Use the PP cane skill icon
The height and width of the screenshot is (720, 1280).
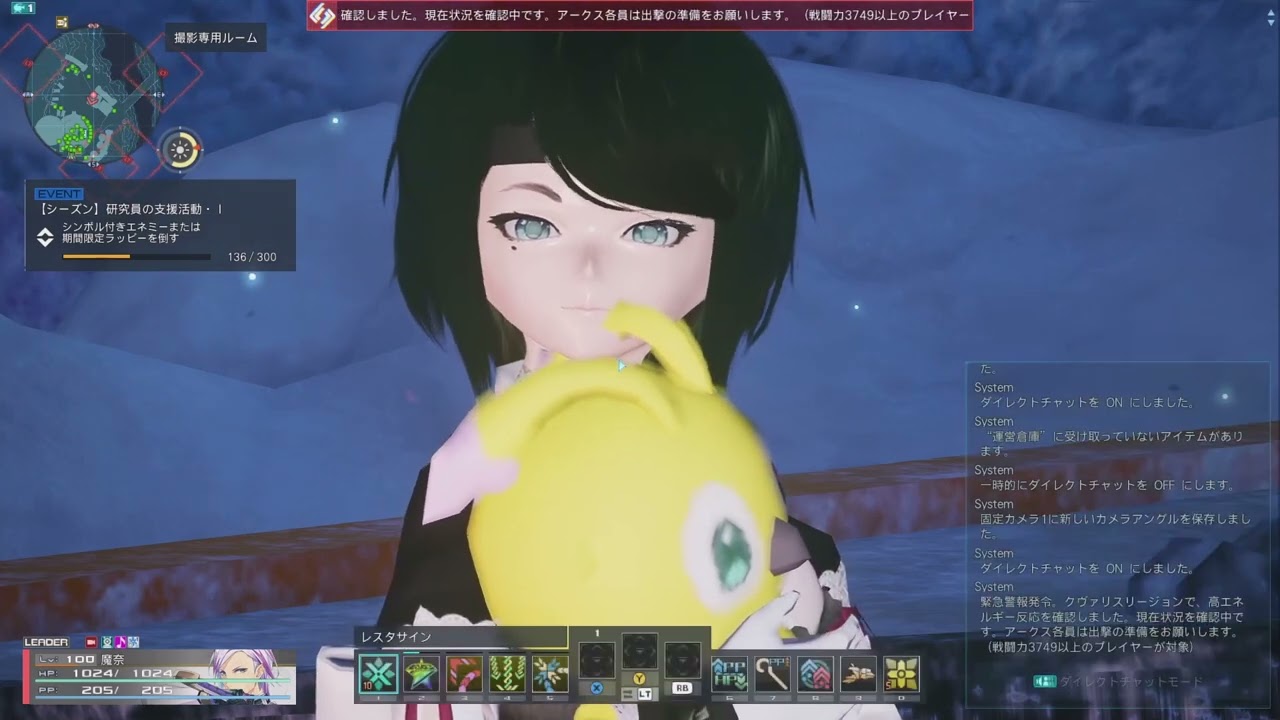pos(772,673)
